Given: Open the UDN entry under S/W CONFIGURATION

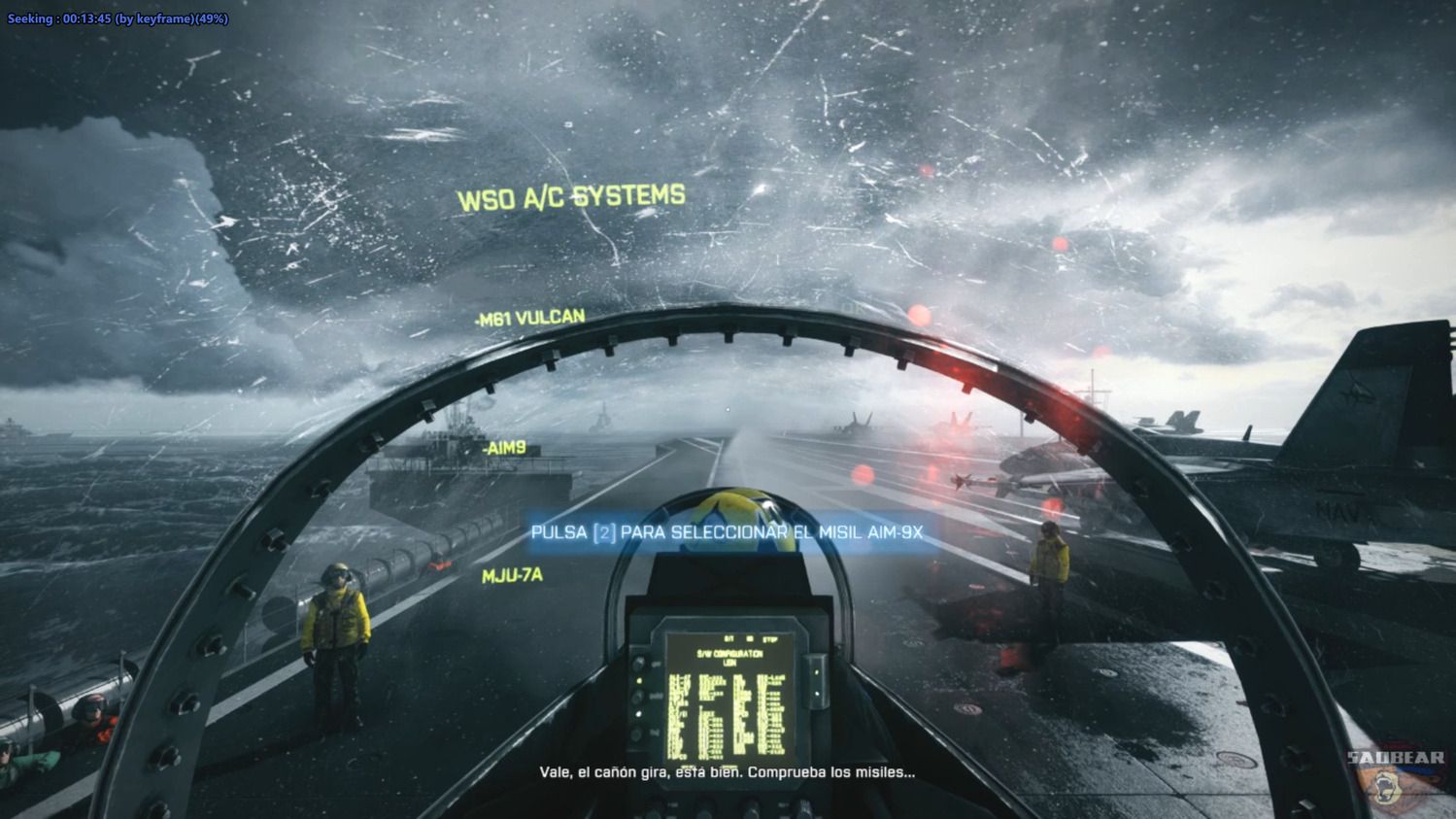Looking at the screenshot, I should coord(731,663).
